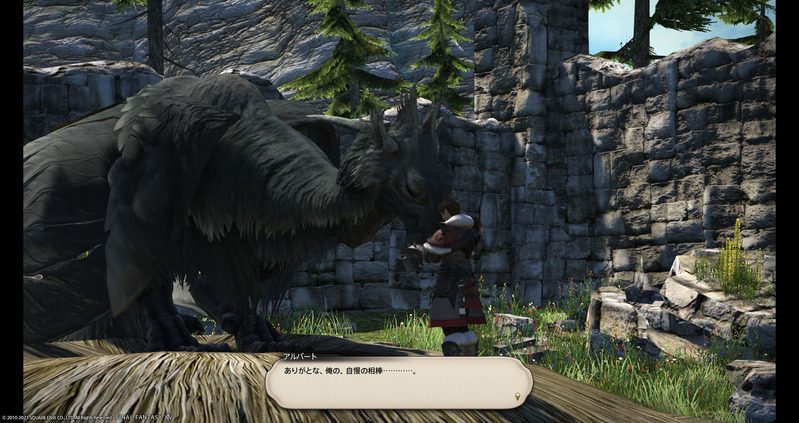
Task: Advance Albert's dialogue box
Action: click(x=398, y=382)
